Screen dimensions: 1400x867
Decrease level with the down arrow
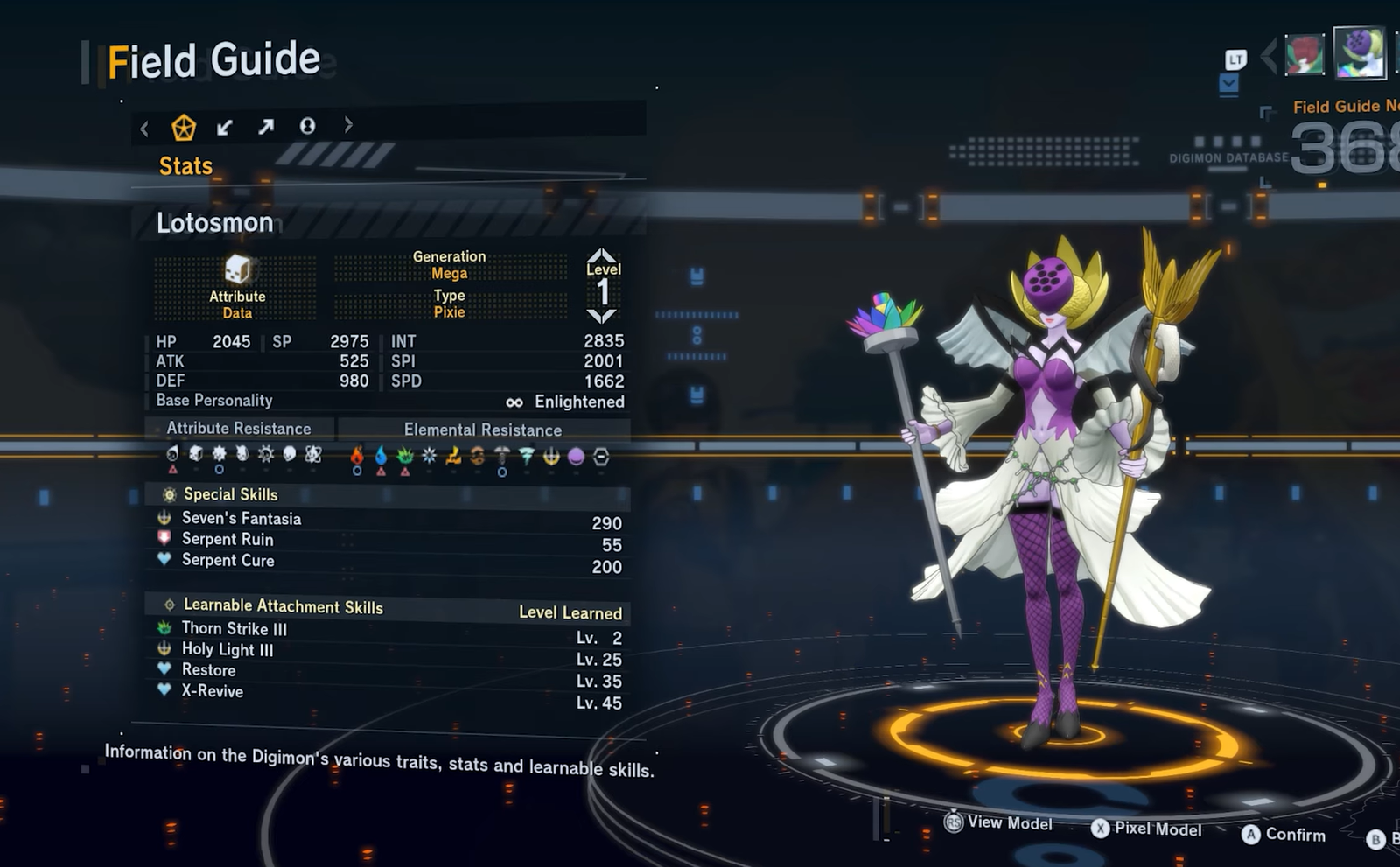point(602,315)
